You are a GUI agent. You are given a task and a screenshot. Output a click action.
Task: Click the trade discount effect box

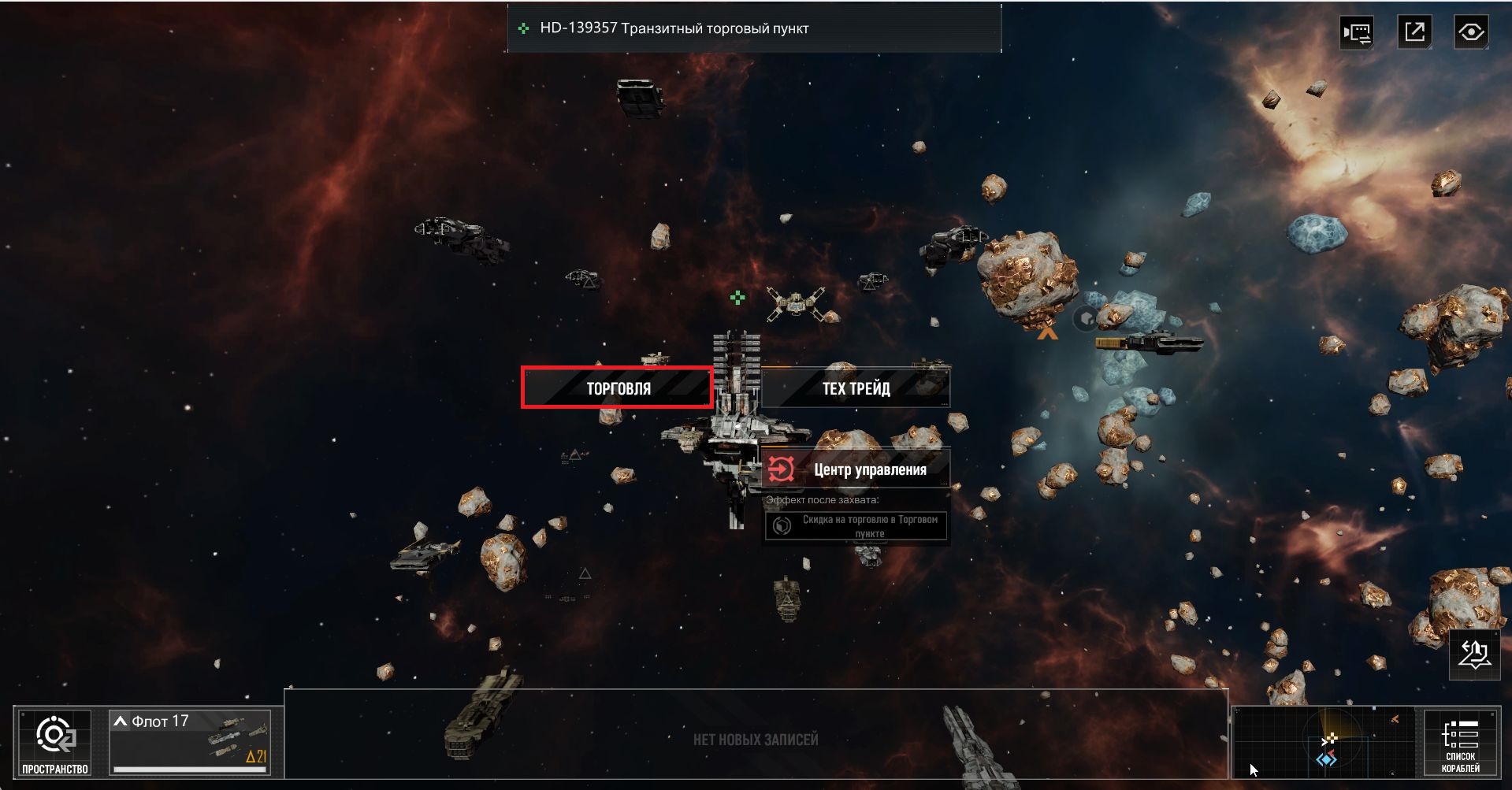(856, 526)
